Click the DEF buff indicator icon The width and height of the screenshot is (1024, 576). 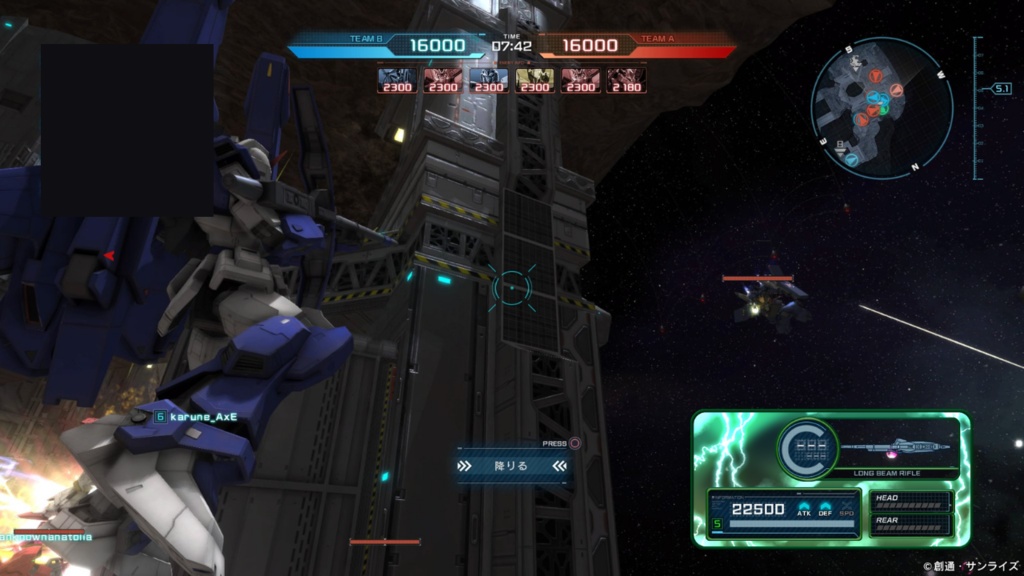826,509
